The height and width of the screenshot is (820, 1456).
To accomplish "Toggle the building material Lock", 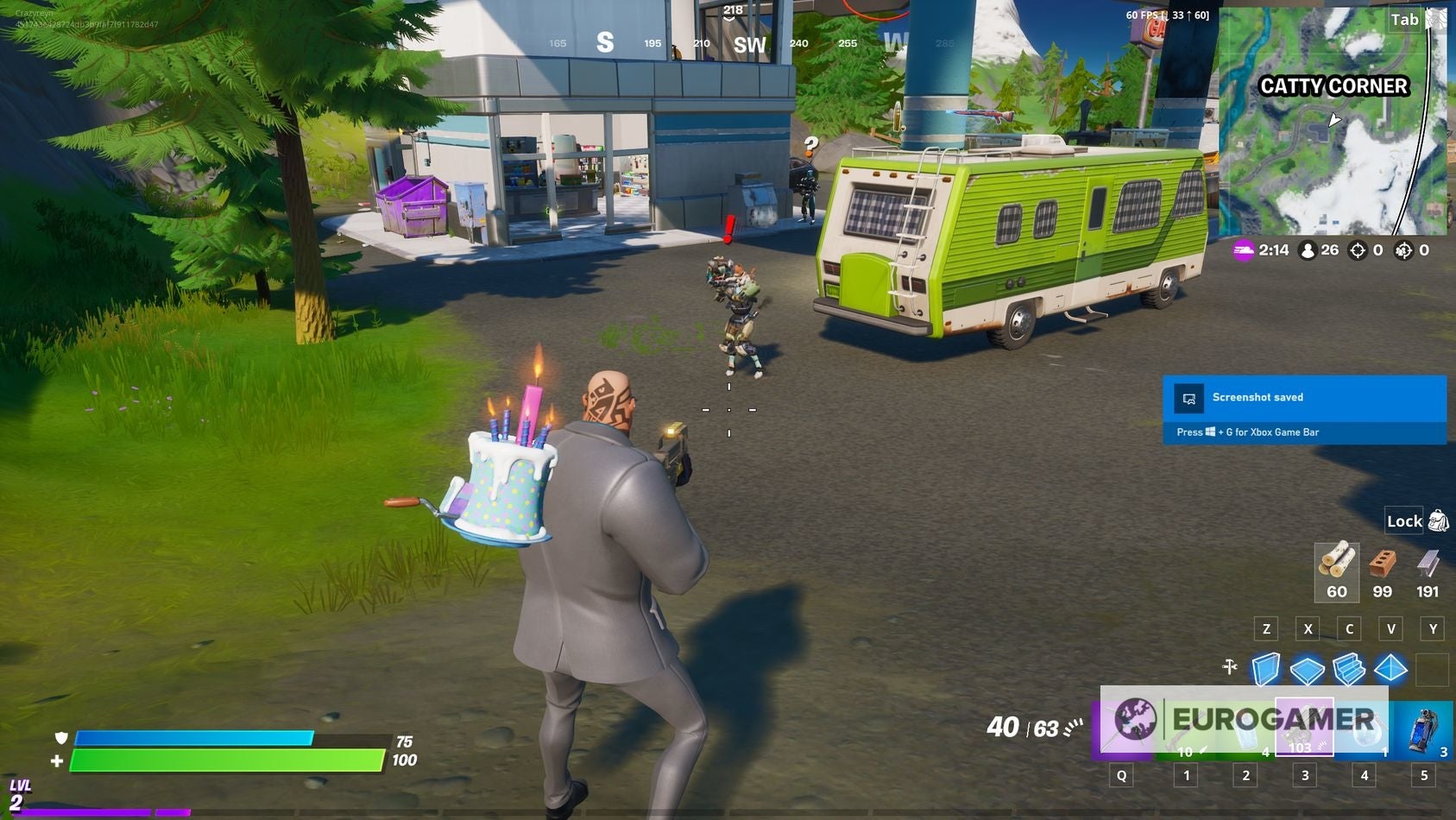I will coord(1404,521).
